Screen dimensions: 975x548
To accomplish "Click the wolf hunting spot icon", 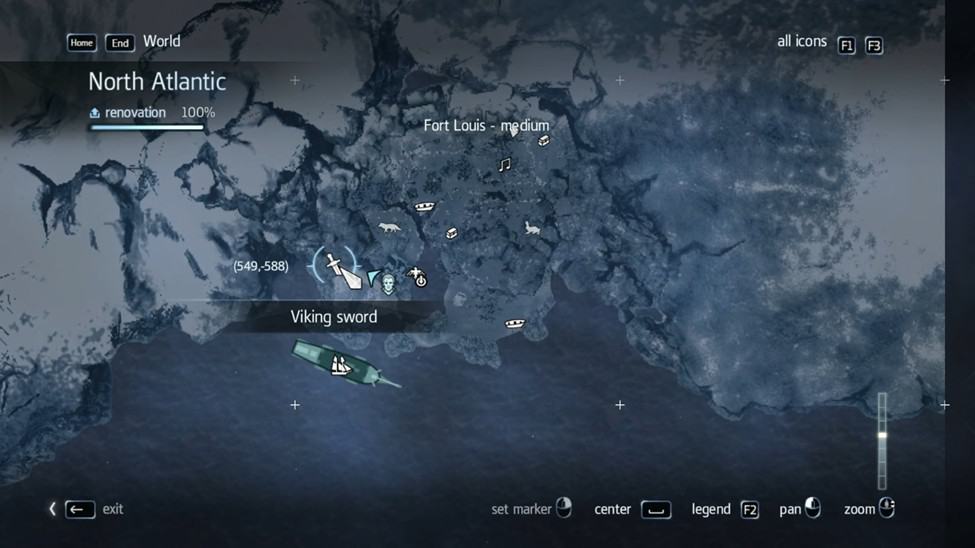I will (x=389, y=228).
